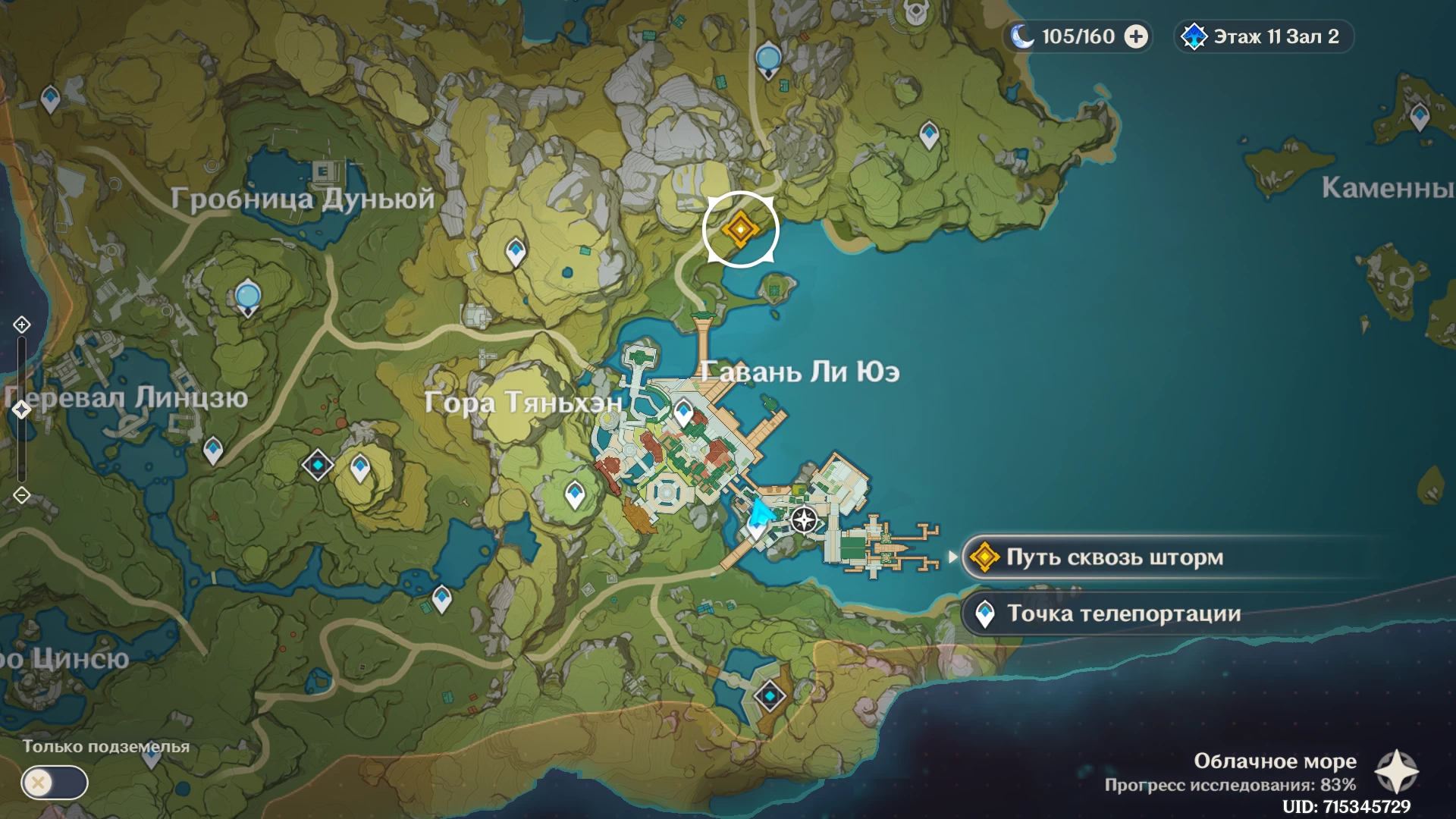Open the "Этаж 11 Зал 2" abyss tracker
This screenshot has height=819, width=1456.
tap(1264, 36)
